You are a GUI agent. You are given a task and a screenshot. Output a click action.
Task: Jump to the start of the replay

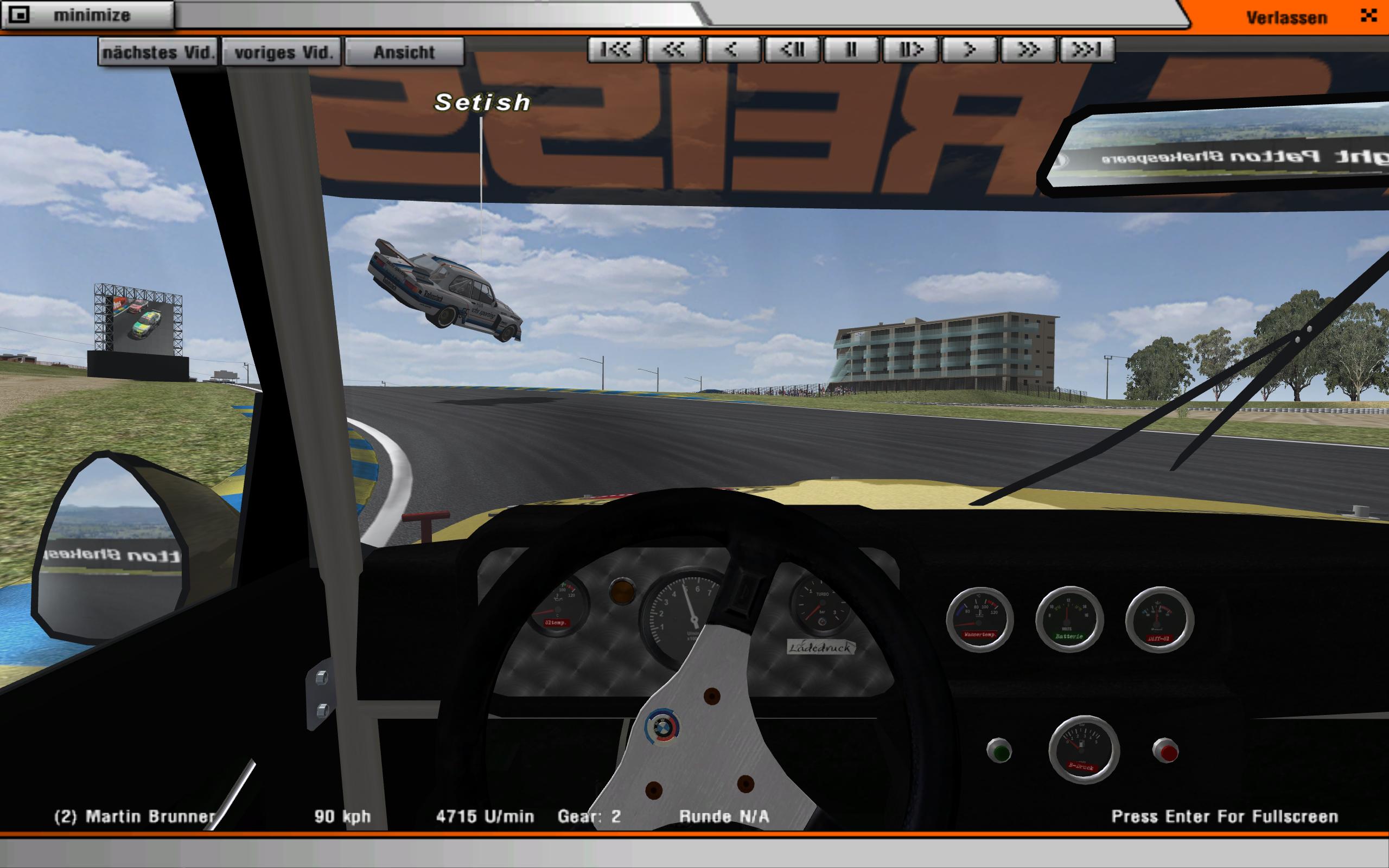(615, 50)
